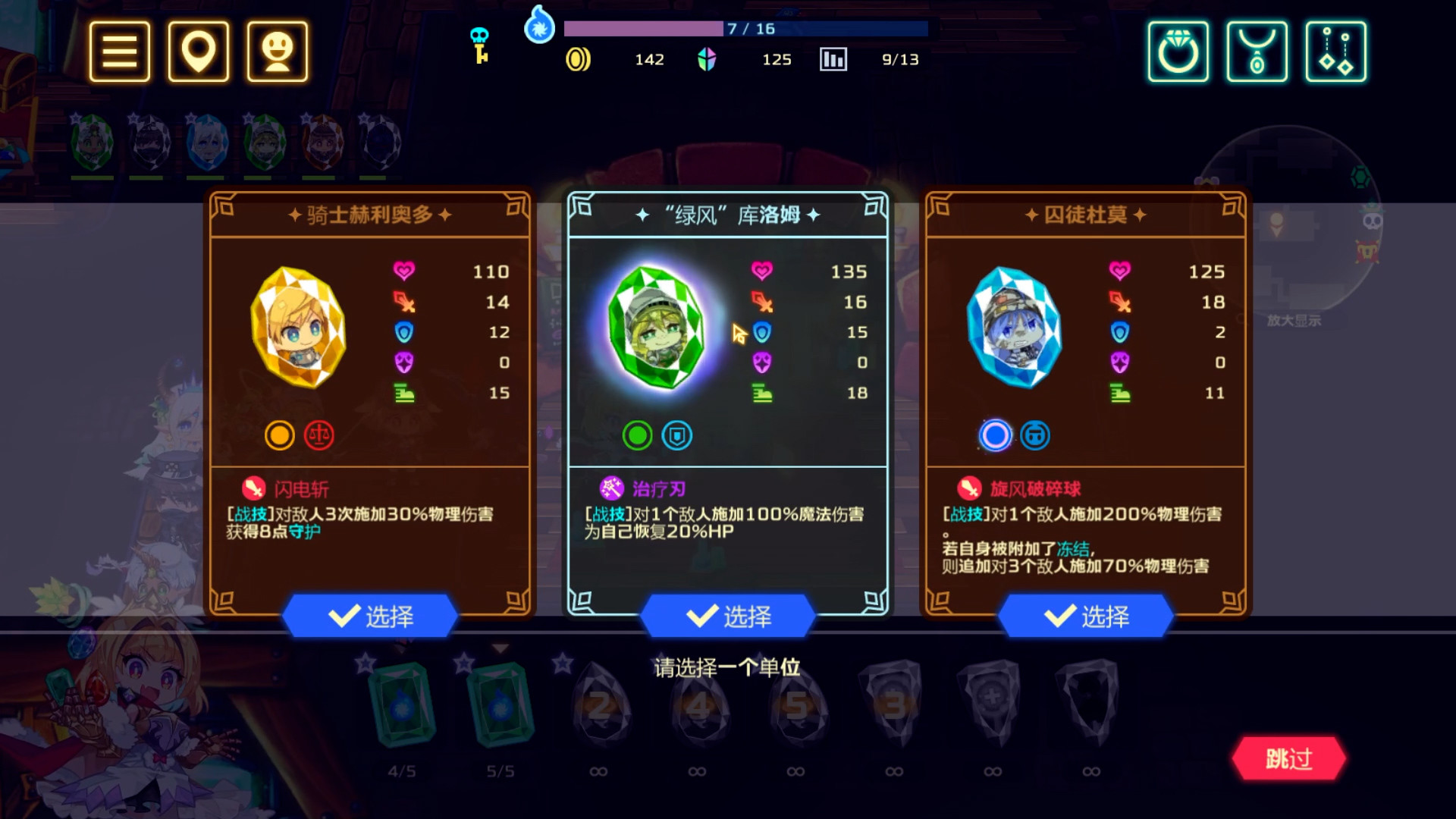Click the 7/16 progress bar at the top
Screen dimensions: 1456x819
[745, 29]
